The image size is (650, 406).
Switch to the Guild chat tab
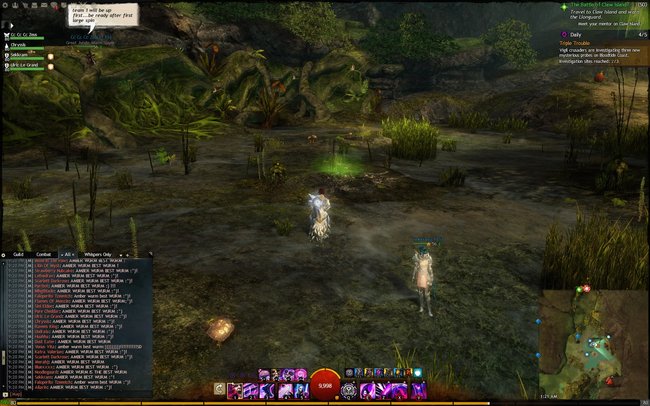[19, 255]
